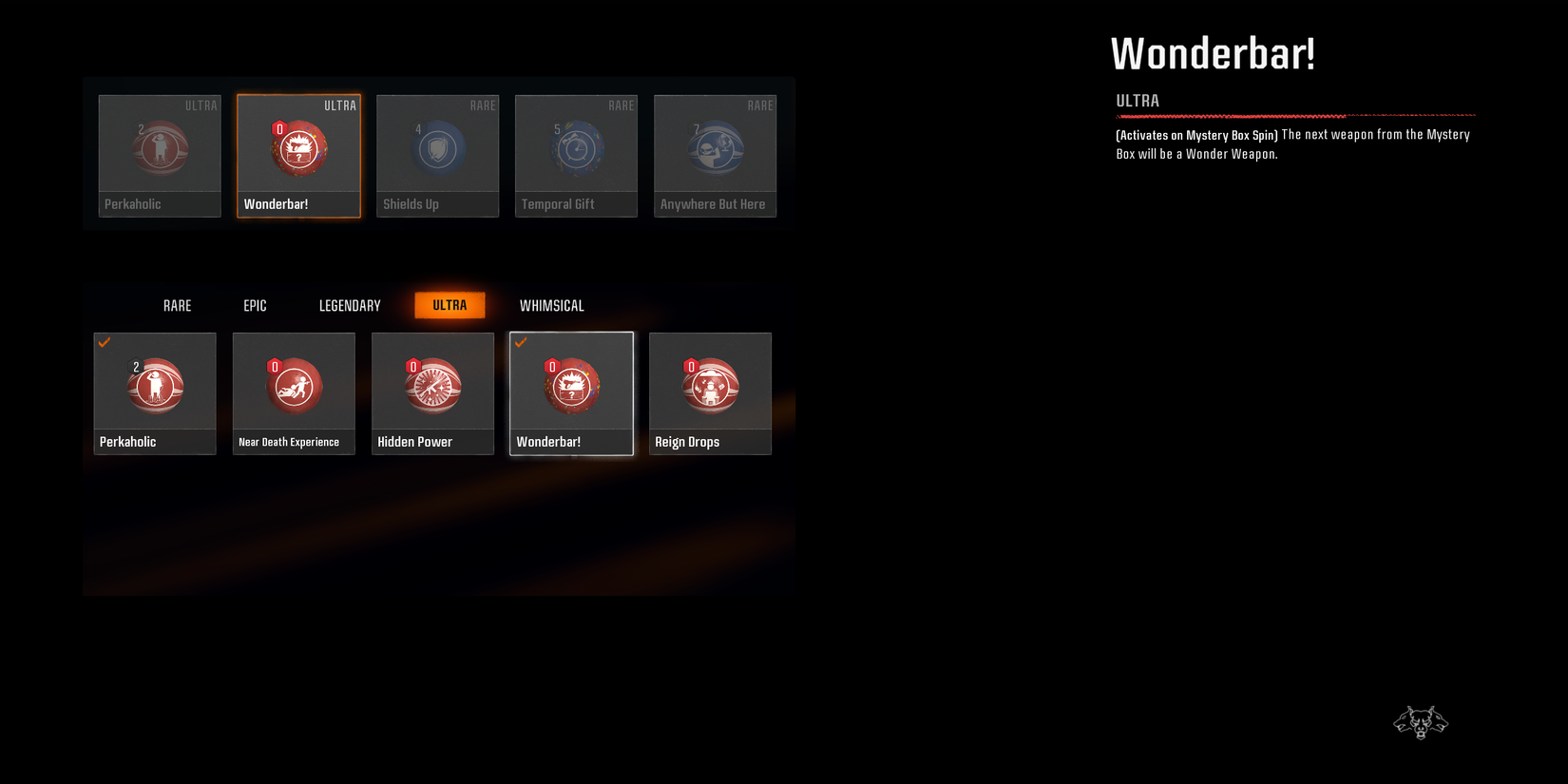Click the wolf emblem logo
This screenshot has width=1568, height=784.
[x=1421, y=722]
